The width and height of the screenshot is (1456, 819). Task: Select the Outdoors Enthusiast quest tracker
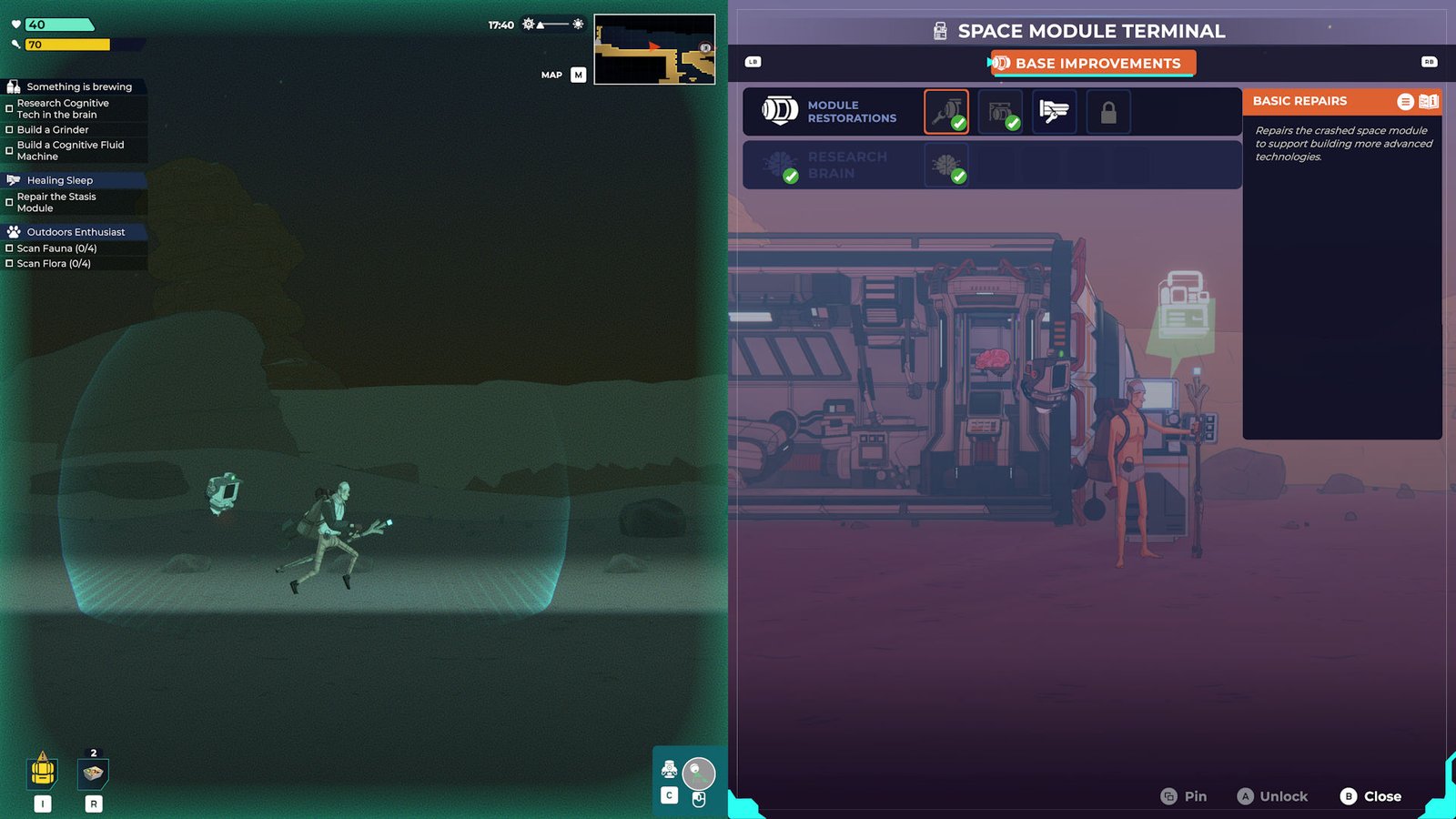coord(75,232)
